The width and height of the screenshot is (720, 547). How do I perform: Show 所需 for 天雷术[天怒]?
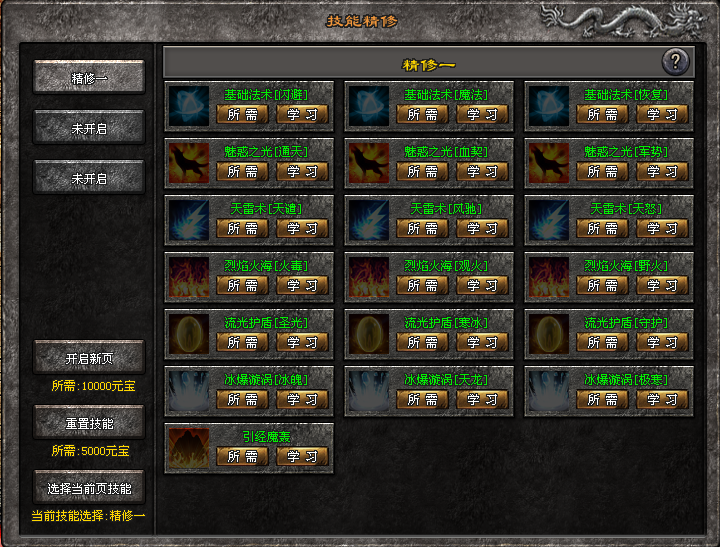coord(602,228)
